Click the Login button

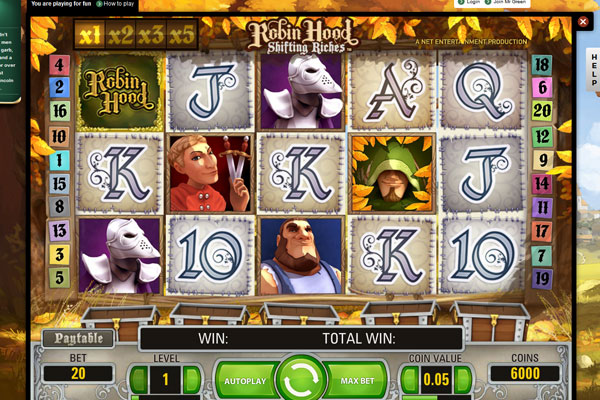(x=472, y=4)
